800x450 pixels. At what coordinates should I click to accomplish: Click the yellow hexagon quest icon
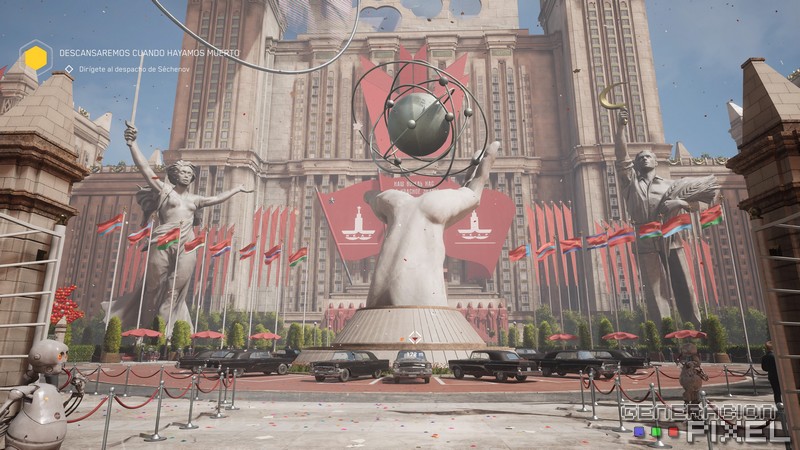[36, 58]
